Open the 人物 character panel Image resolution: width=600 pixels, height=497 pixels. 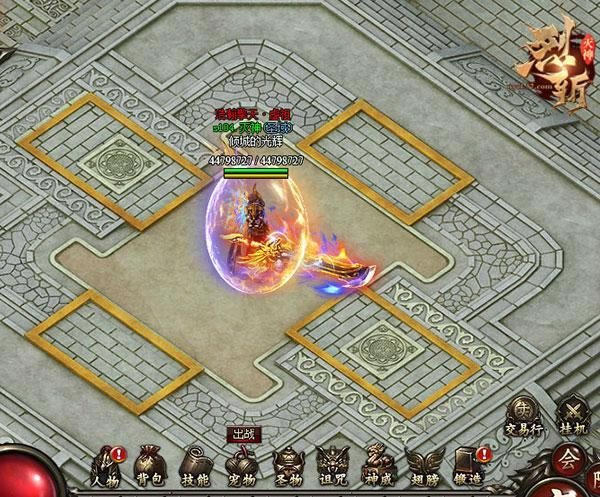(106, 465)
